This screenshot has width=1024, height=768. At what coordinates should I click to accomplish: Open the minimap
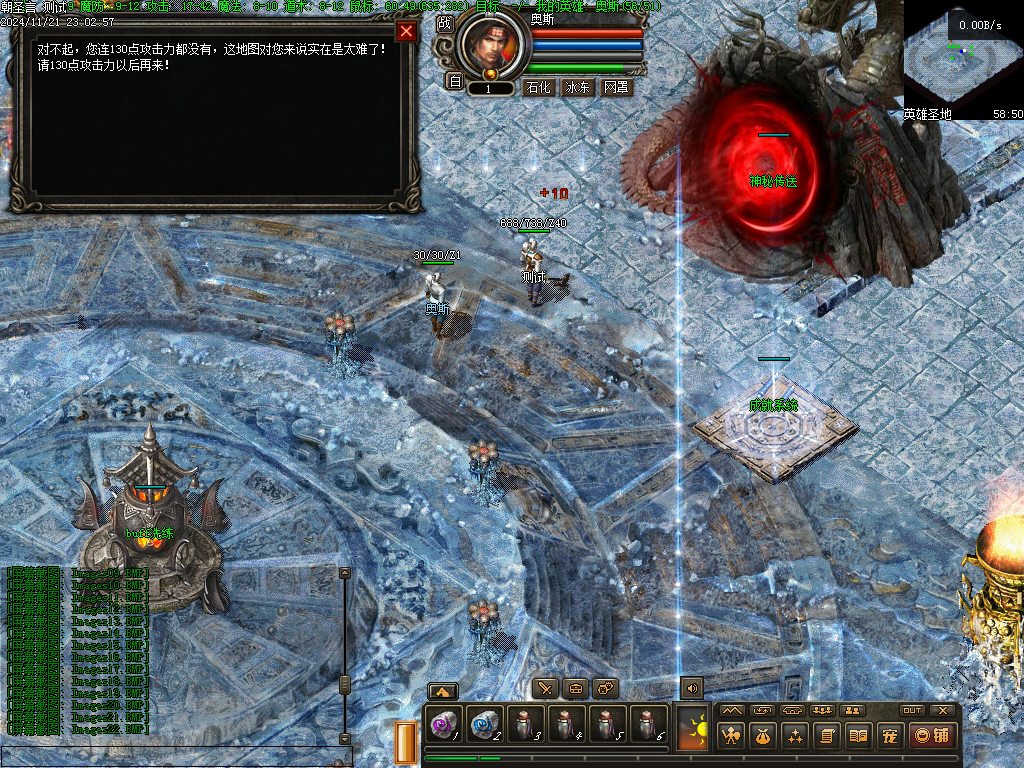(963, 60)
